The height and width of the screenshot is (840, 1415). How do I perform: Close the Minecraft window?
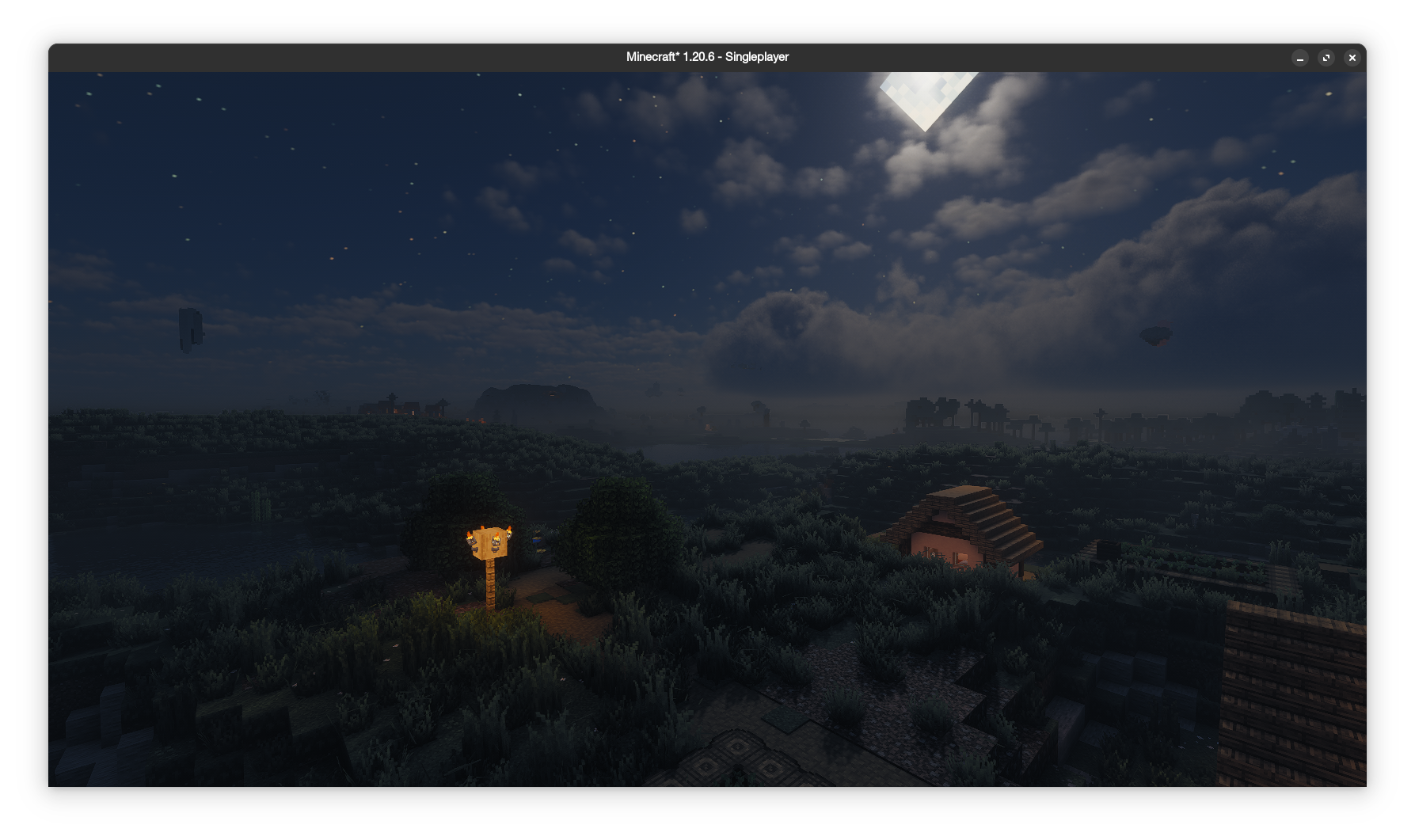point(1352,58)
